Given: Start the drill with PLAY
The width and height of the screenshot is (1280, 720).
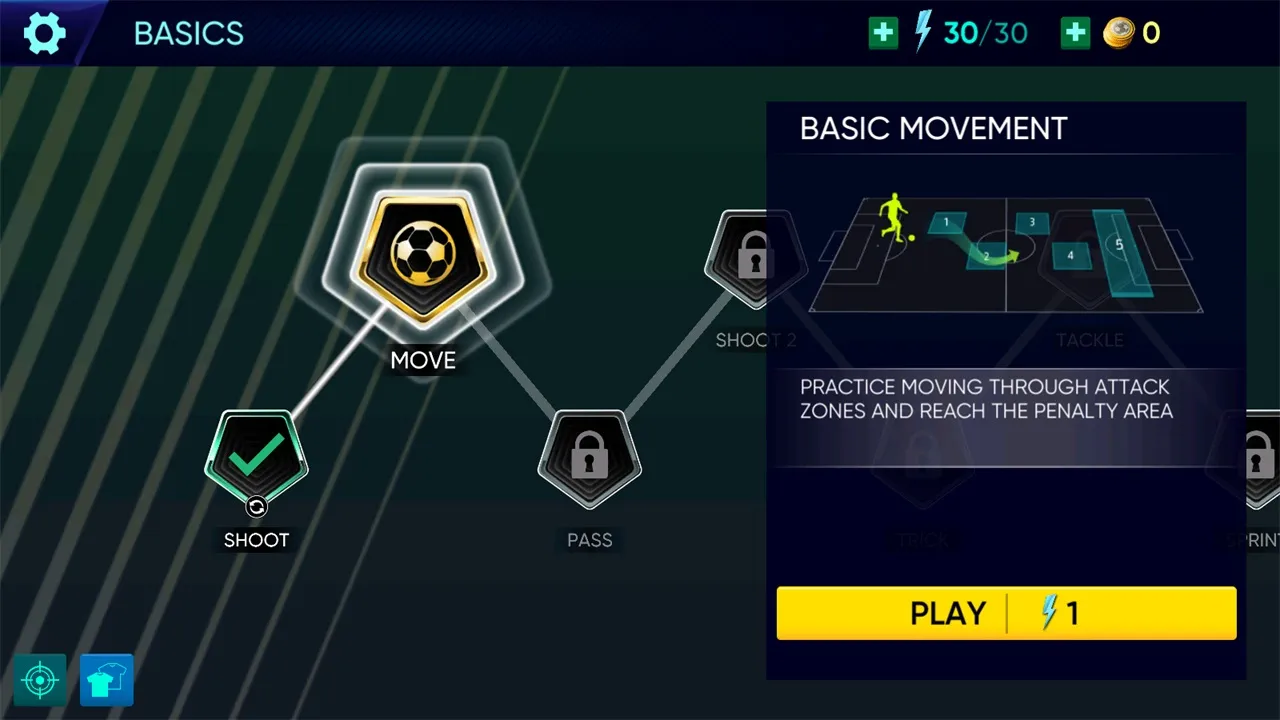Looking at the screenshot, I should [947, 613].
